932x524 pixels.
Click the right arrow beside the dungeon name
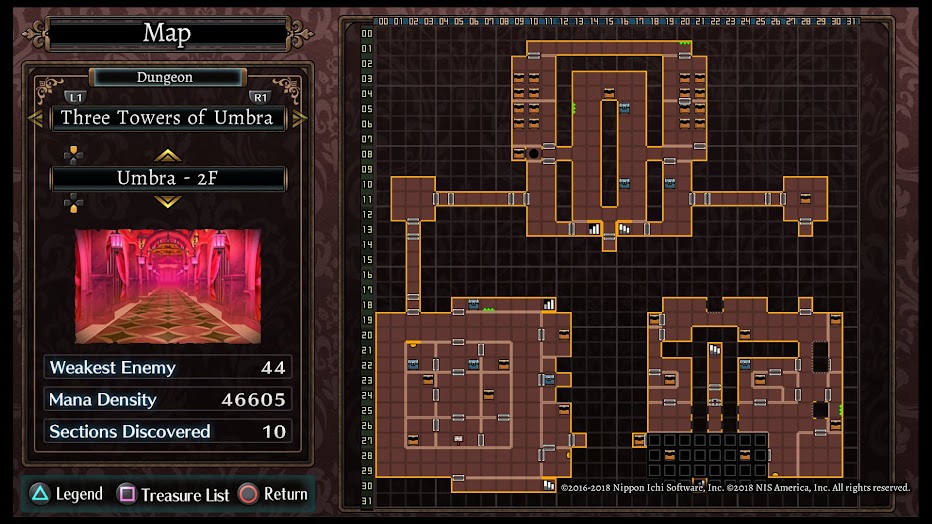299,118
